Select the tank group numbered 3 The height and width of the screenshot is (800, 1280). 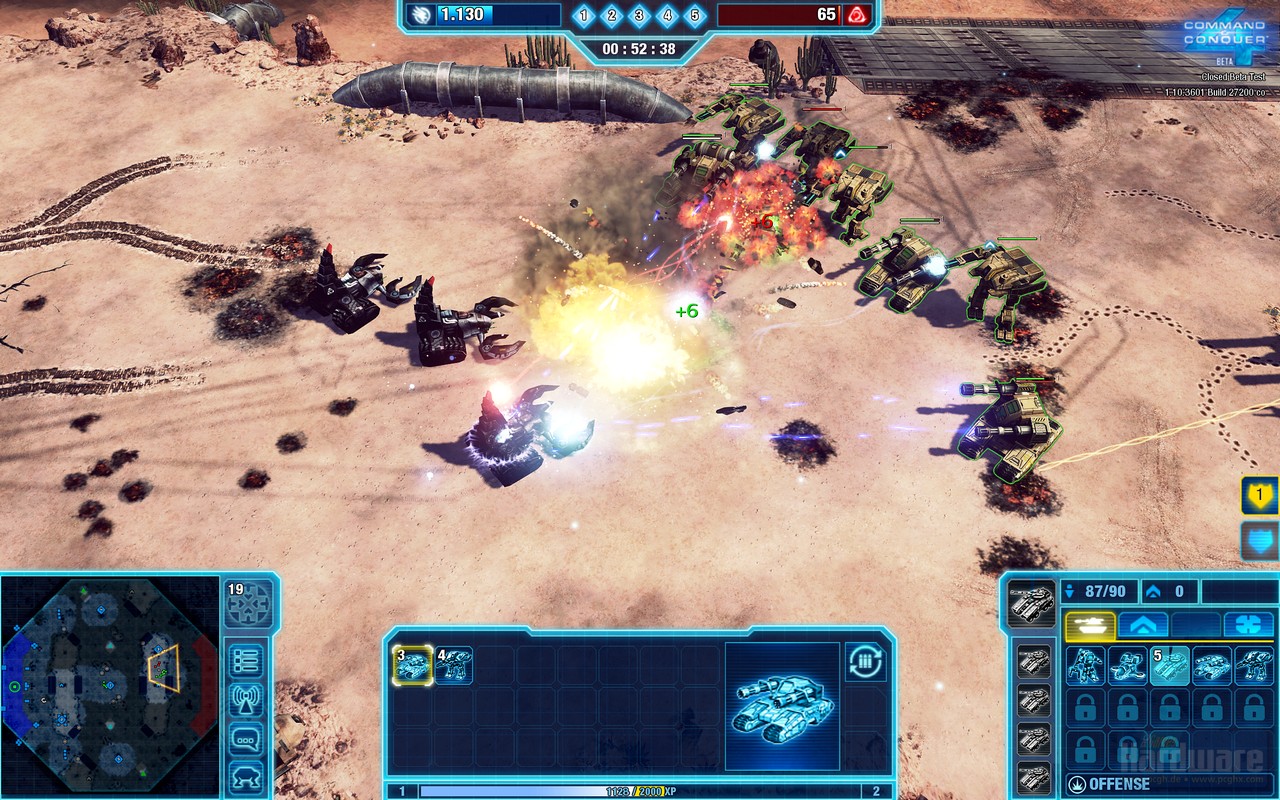coord(412,665)
